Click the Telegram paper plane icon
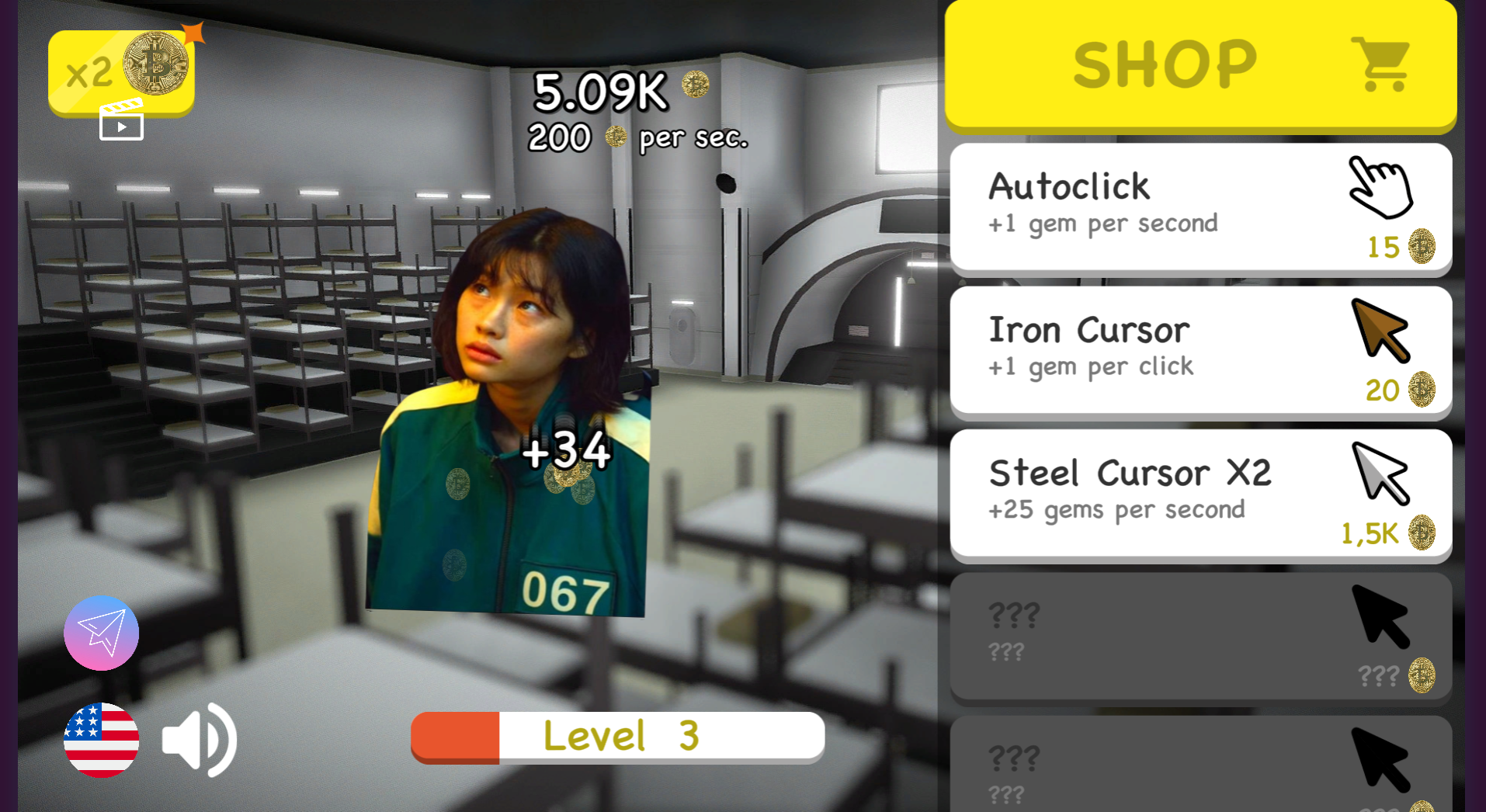Viewport: 1486px width, 812px height. tap(101, 633)
